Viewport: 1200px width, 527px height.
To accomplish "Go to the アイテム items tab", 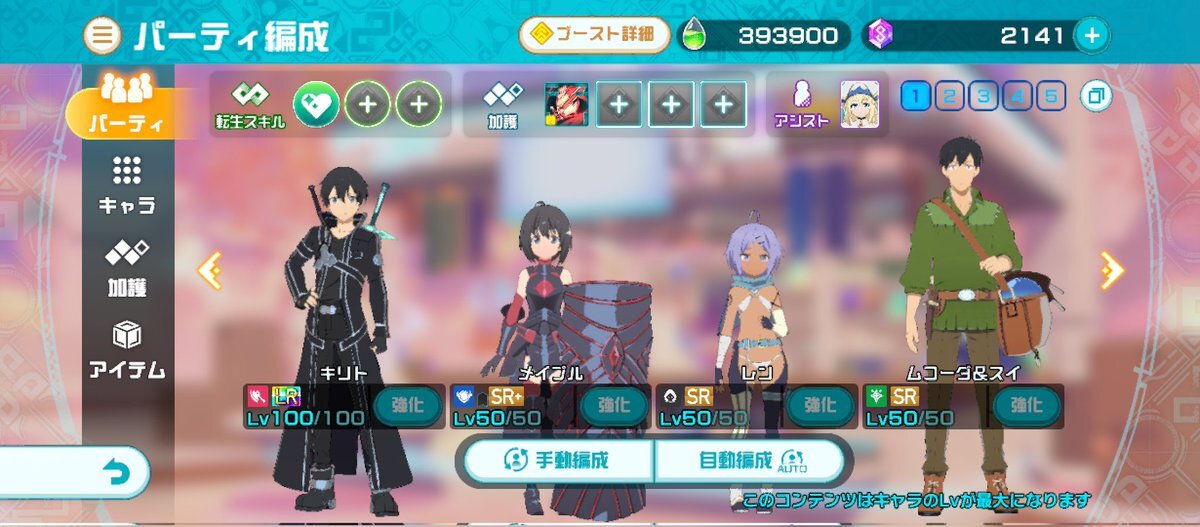I will 126,350.
